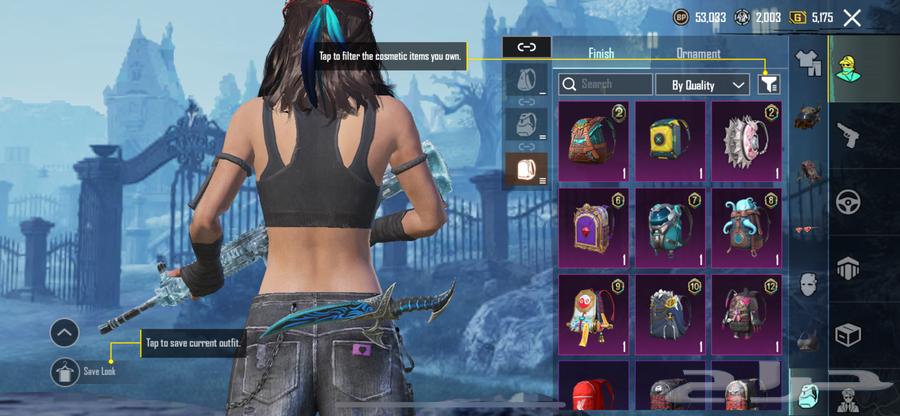Toggle the link icon above backpack levels
Viewport: 900px width, 416px height.
point(527,46)
